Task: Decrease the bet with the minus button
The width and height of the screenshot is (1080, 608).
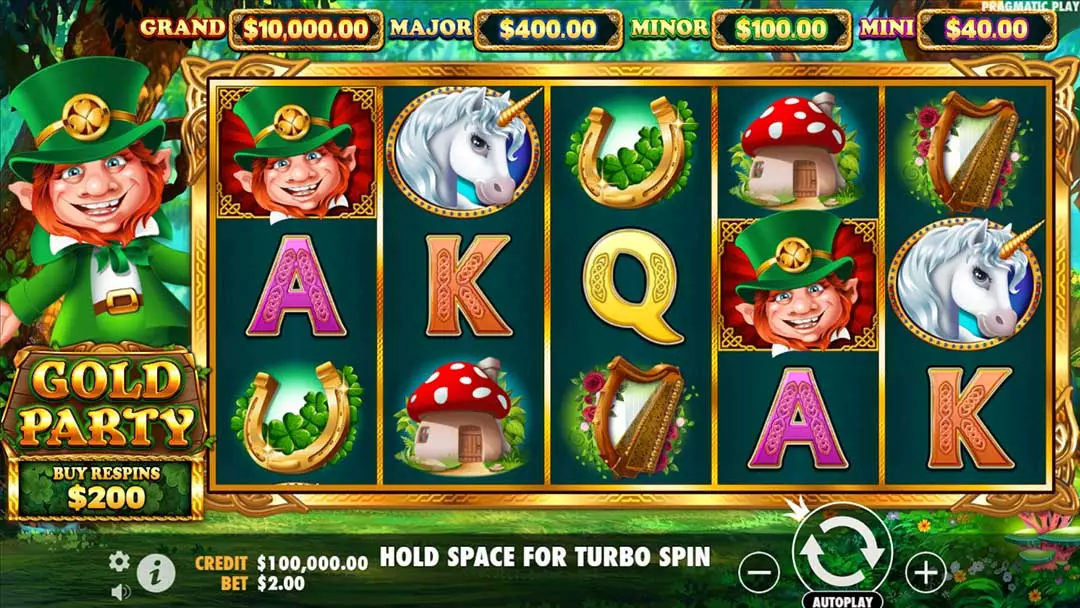Action: click(x=760, y=572)
